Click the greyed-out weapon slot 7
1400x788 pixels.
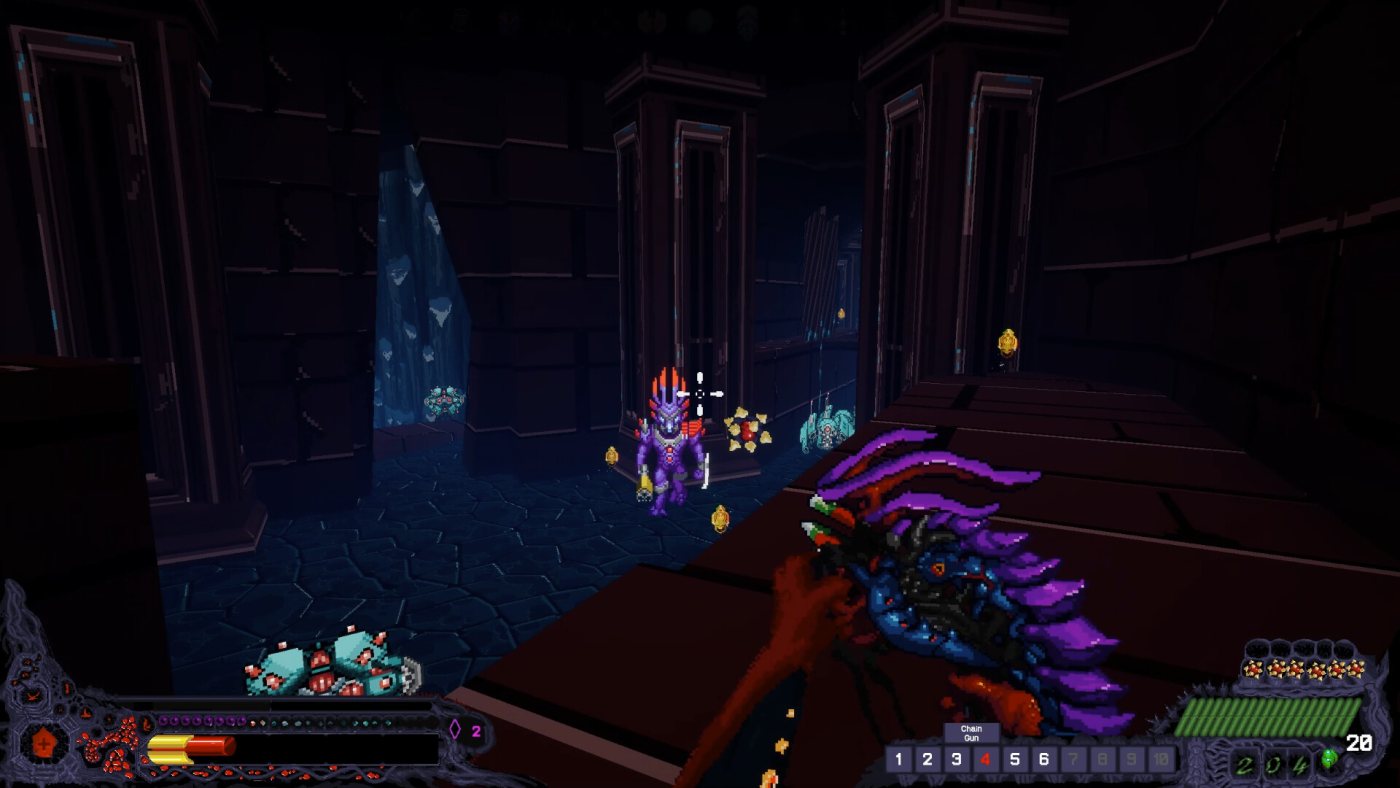[x=1072, y=760]
